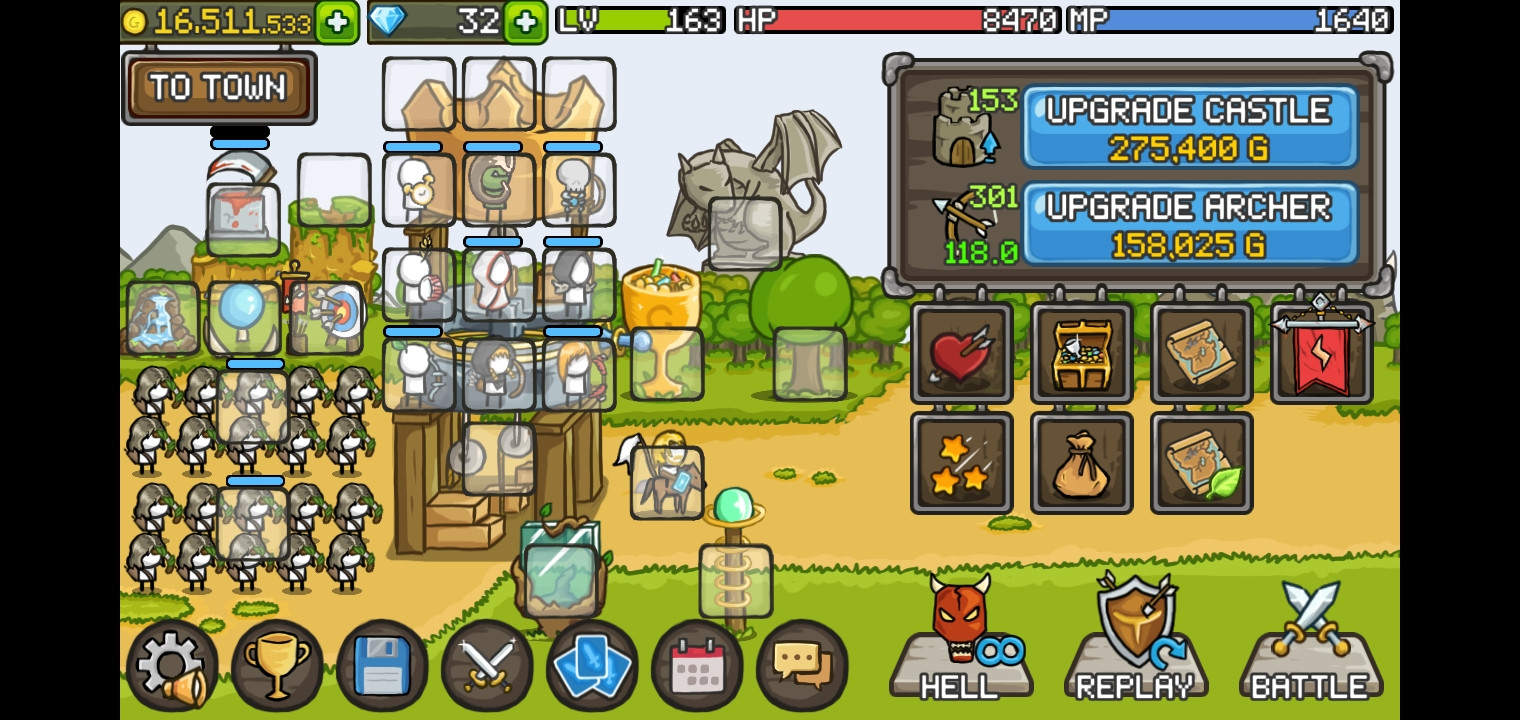Screen dimensions: 1520x720
Task: Open the settings megaphone icon
Action: 172,664
